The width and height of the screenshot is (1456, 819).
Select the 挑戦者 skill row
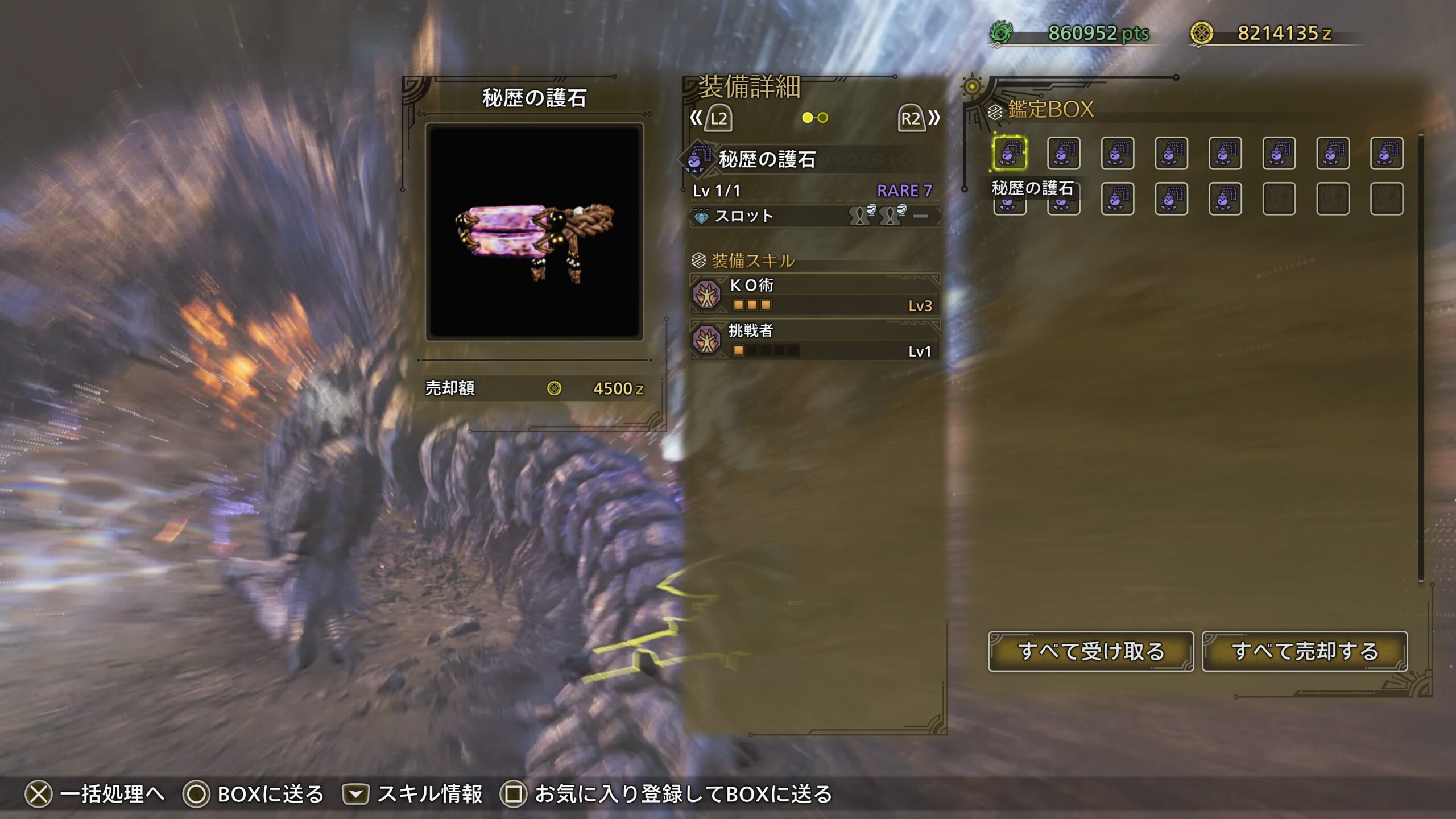click(814, 340)
